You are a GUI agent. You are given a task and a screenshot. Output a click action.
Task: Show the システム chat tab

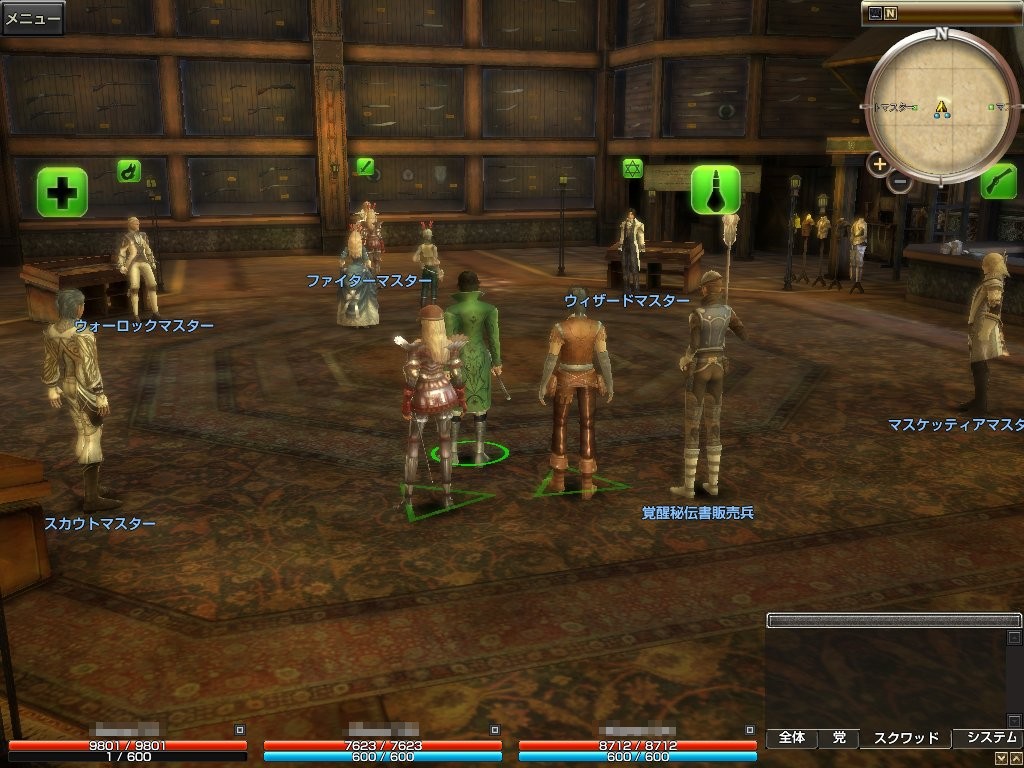coord(988,738)
